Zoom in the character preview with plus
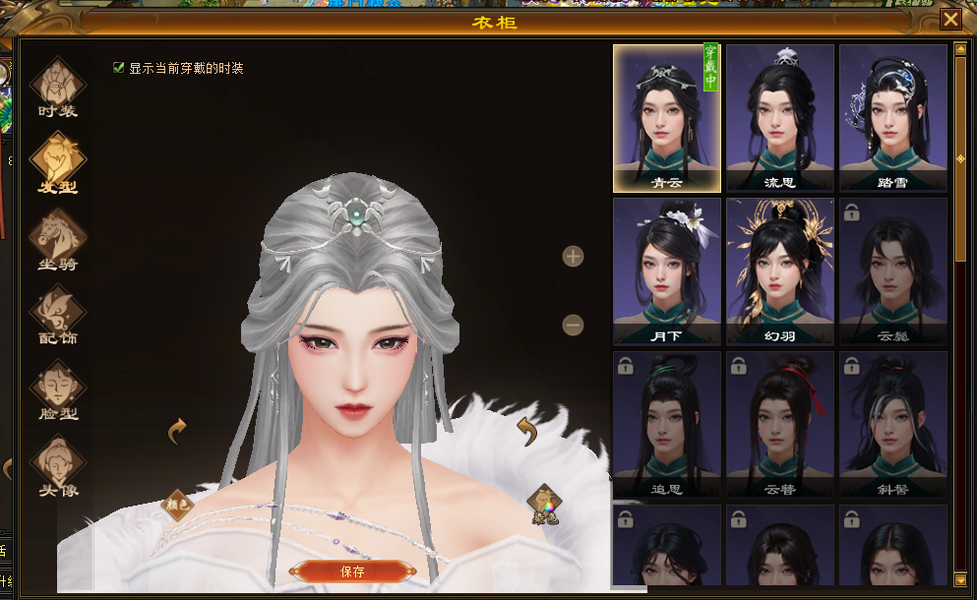The image size is (977, 600). pyautogui.click(x=573, y=257)
